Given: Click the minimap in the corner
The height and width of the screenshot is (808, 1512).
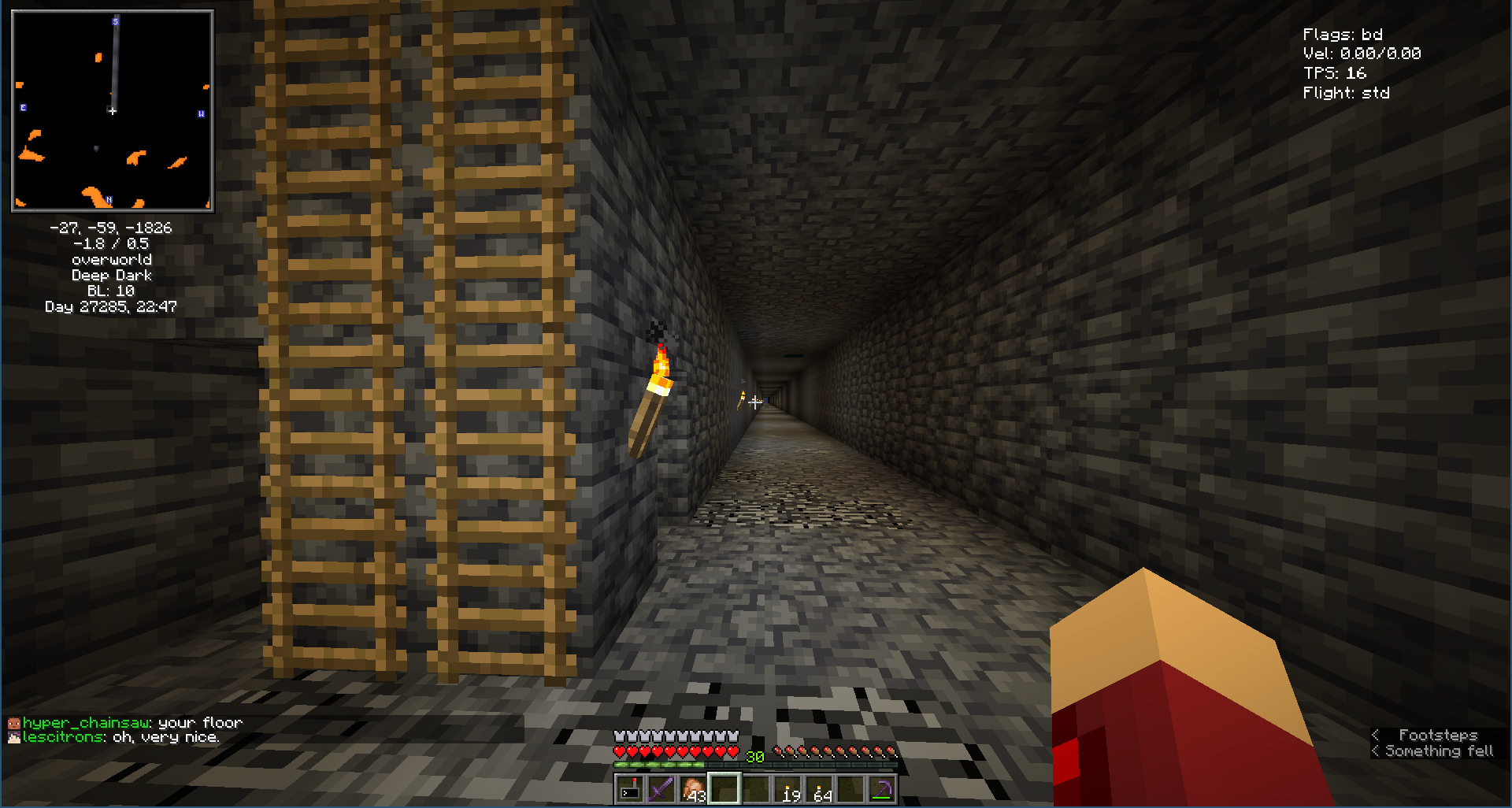Looking at the screenshot, I should (x=113, y=111).
